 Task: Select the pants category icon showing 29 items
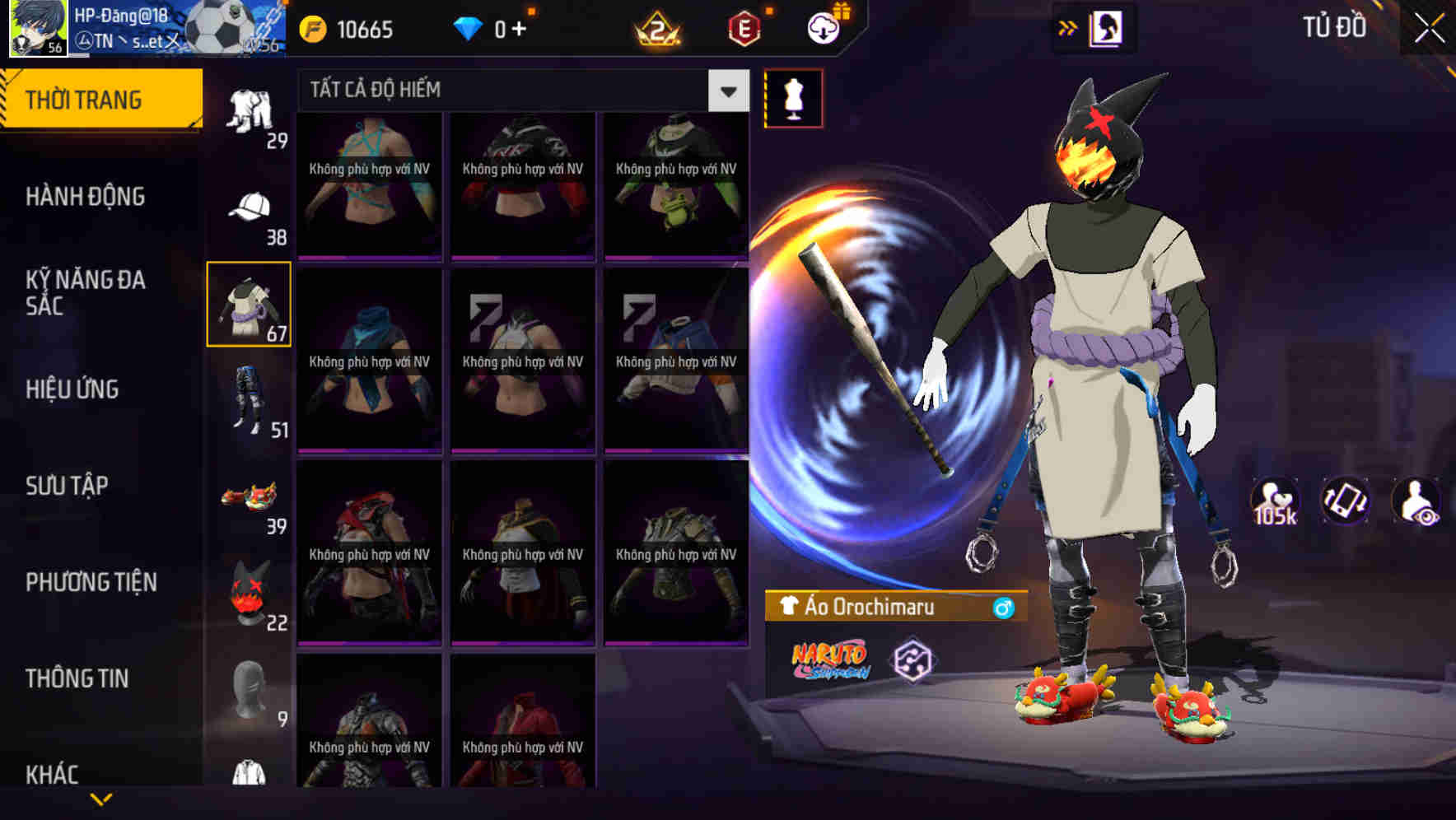point(250,107)
